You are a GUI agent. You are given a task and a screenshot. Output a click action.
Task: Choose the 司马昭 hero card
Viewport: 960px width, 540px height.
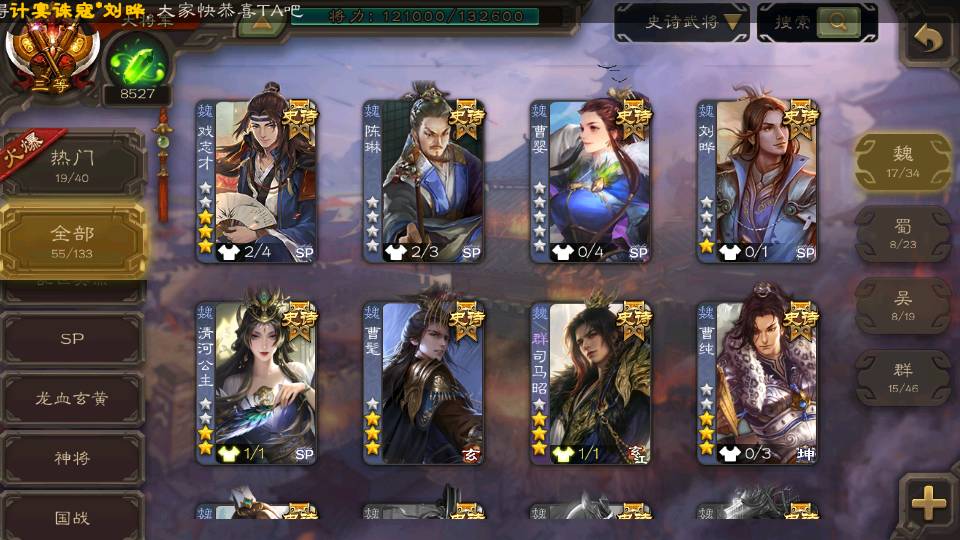590,382
